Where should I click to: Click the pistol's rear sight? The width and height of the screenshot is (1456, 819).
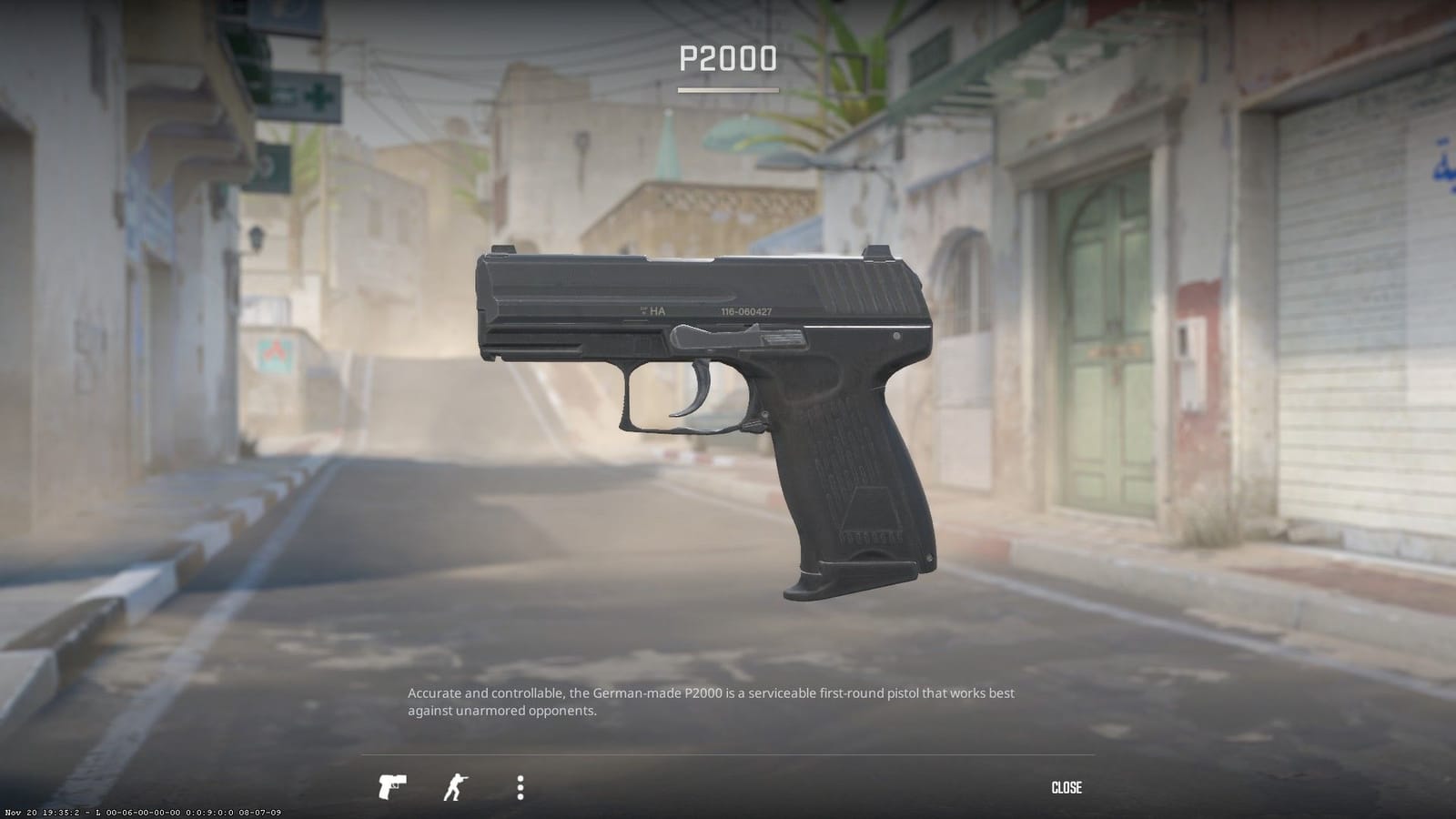coord(875,249)
